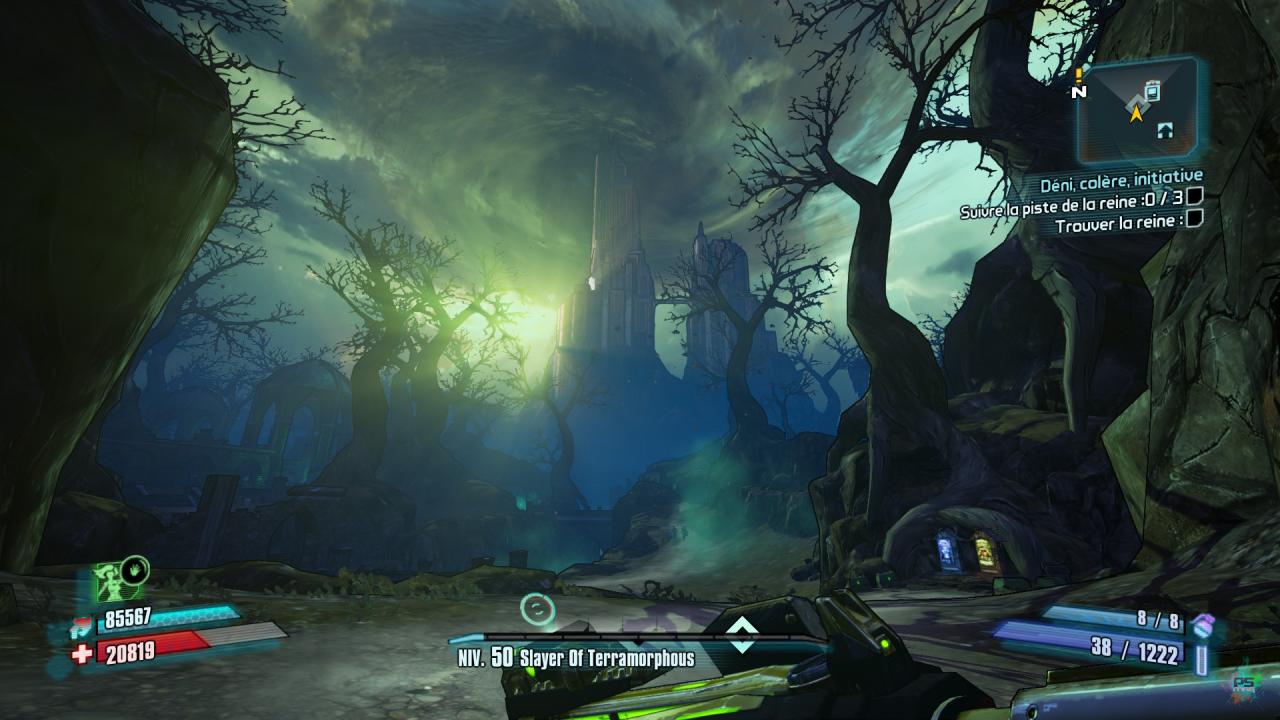Screen dimensions: 1280x720
Task: Click the yellow exclamation mark by the minimap
Action: coord(1079,74)
